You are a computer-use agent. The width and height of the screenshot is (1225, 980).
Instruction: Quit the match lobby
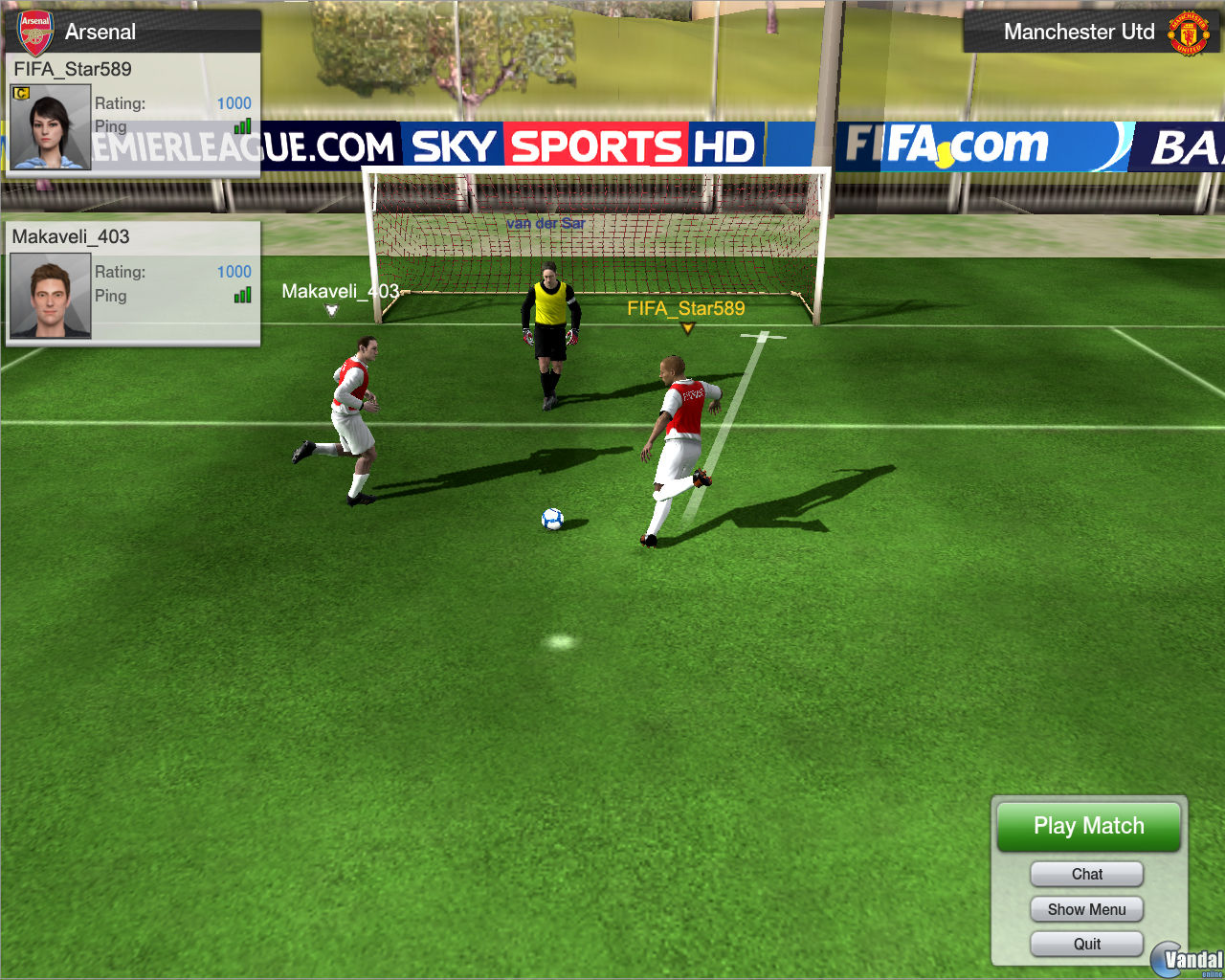(1086, 944)
